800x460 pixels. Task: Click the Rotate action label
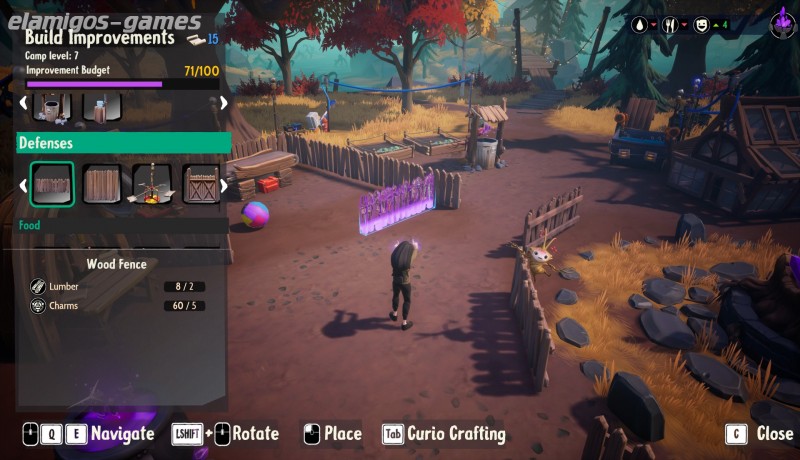point(255,434)
